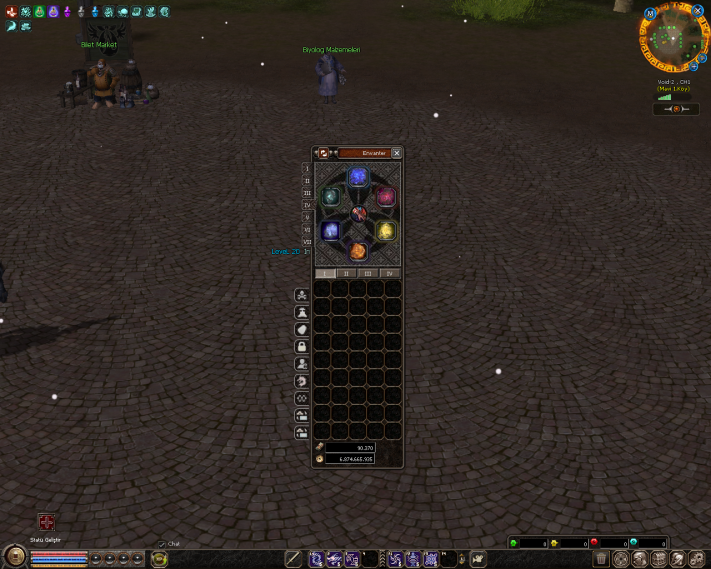Select the yellow stone equipment slot
Viewport: 711px width, 569px height.
pos(386,231)
